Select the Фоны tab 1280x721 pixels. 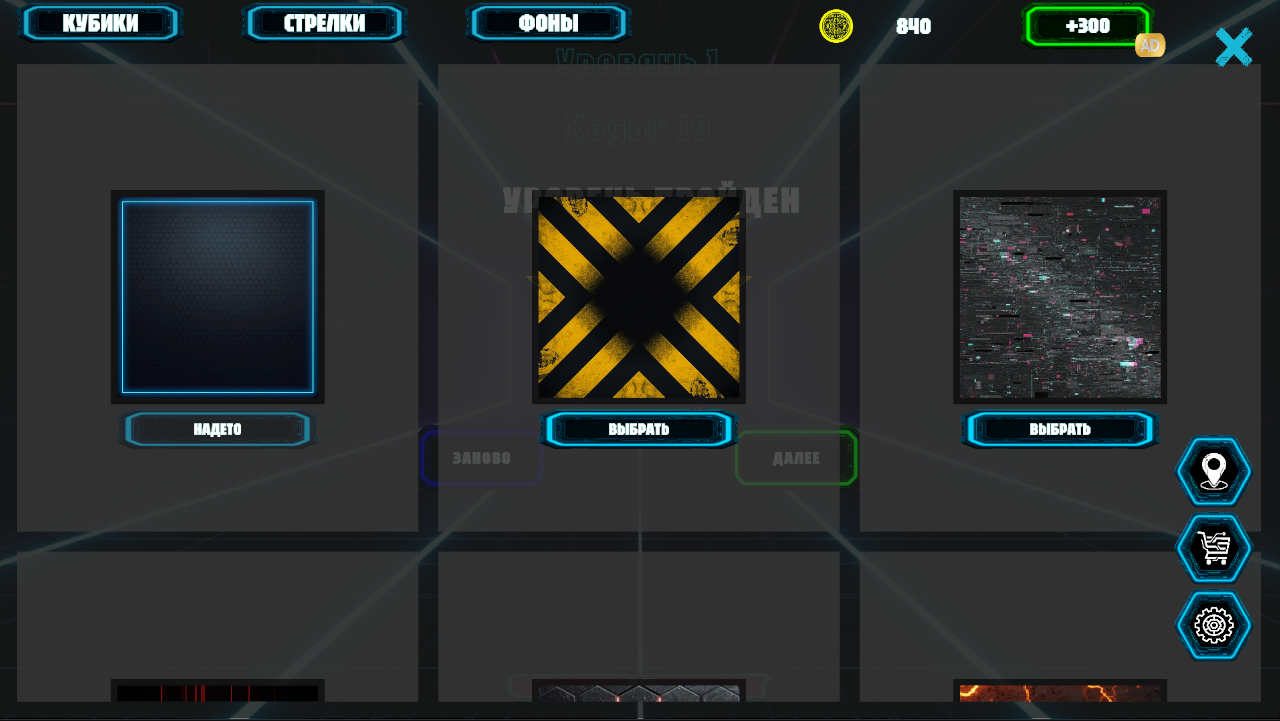[548, 23]
